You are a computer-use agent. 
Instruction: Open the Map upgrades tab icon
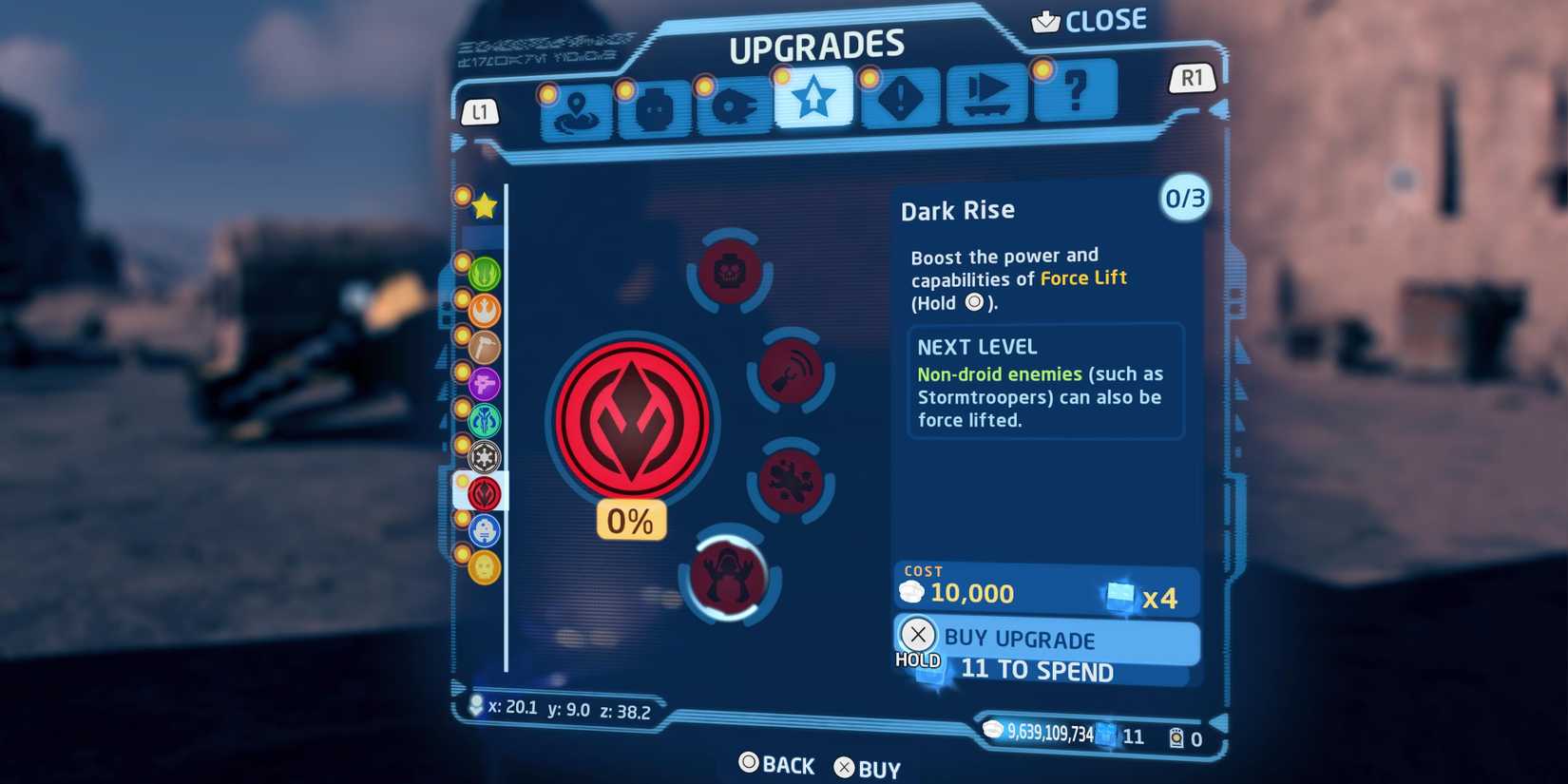pos(578,108)
